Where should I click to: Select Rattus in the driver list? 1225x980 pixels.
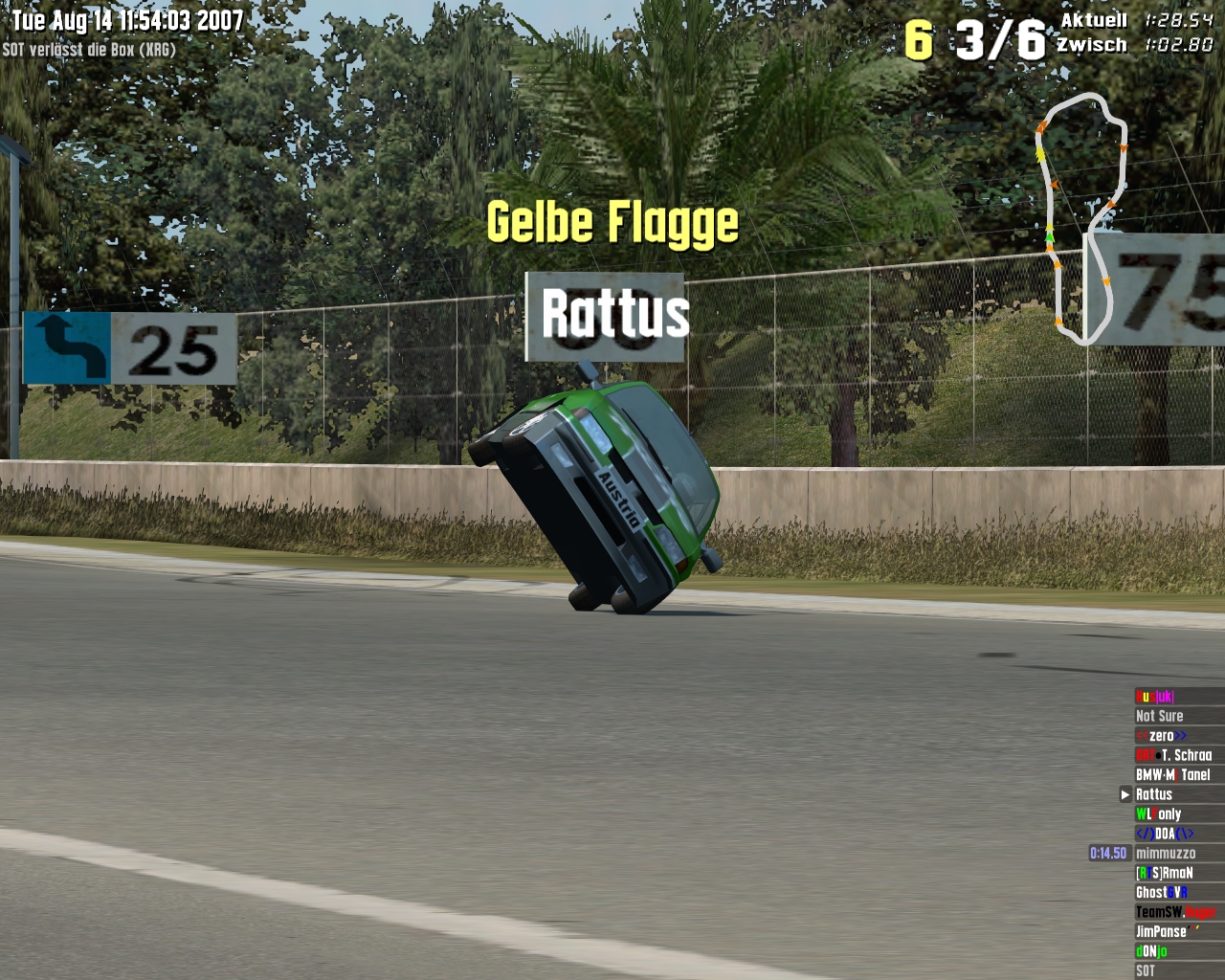click(1154, 794)
